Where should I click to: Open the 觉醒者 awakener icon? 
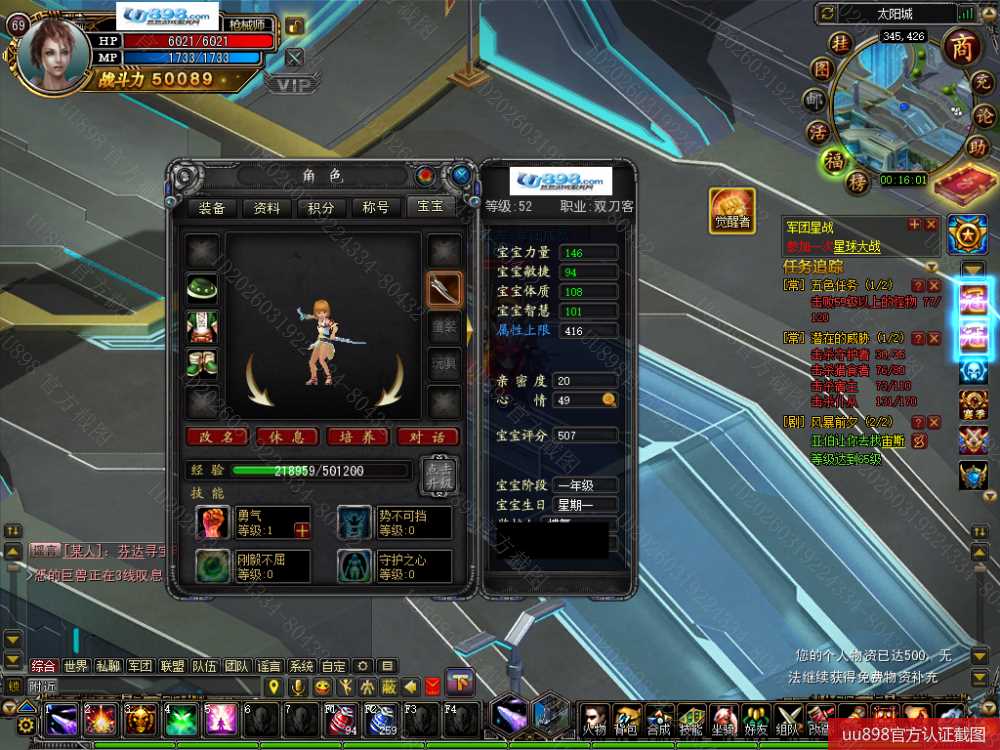pos(732,210)
